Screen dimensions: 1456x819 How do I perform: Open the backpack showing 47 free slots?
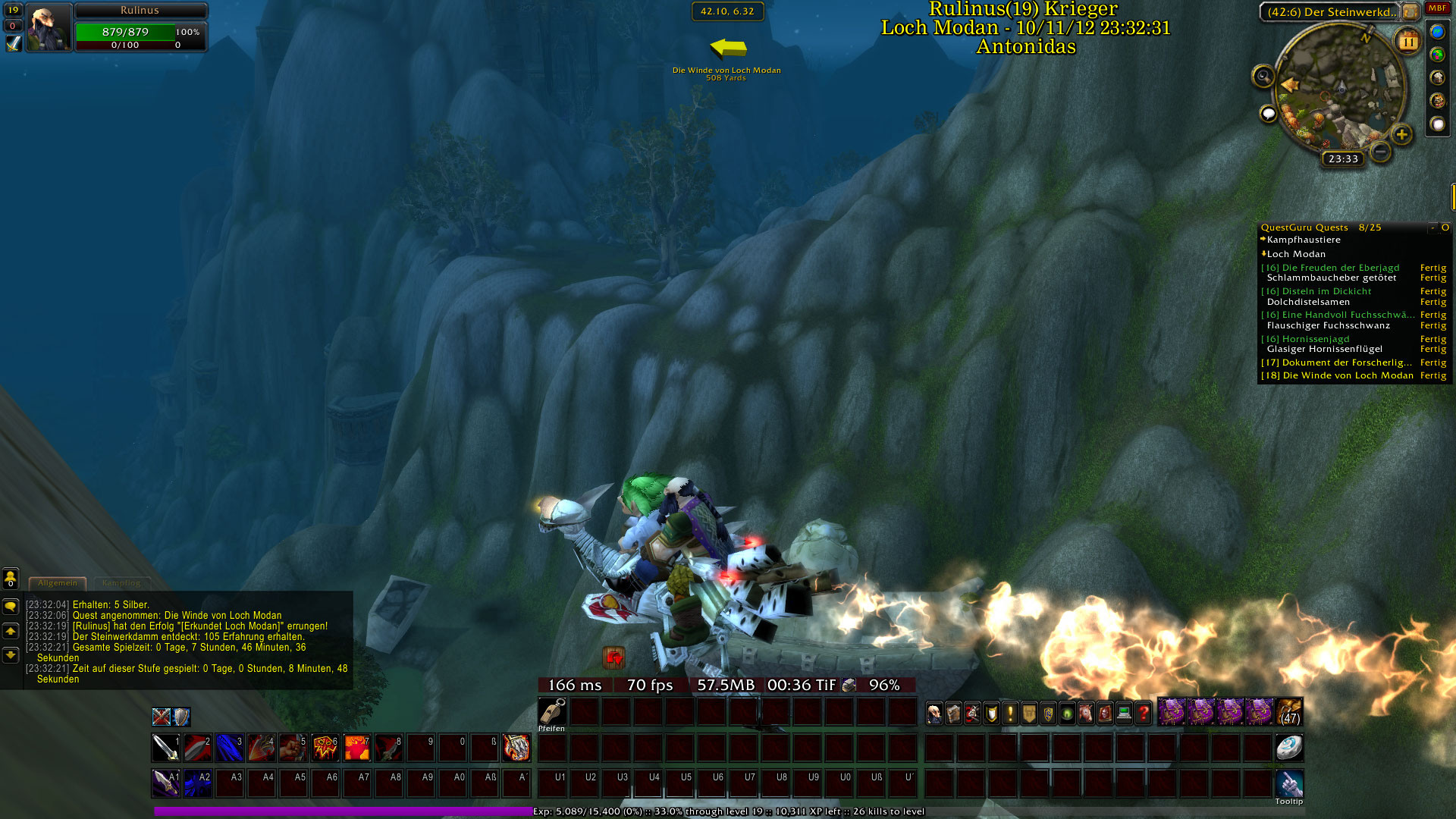pyautogui.click(x=1289, y=713)
